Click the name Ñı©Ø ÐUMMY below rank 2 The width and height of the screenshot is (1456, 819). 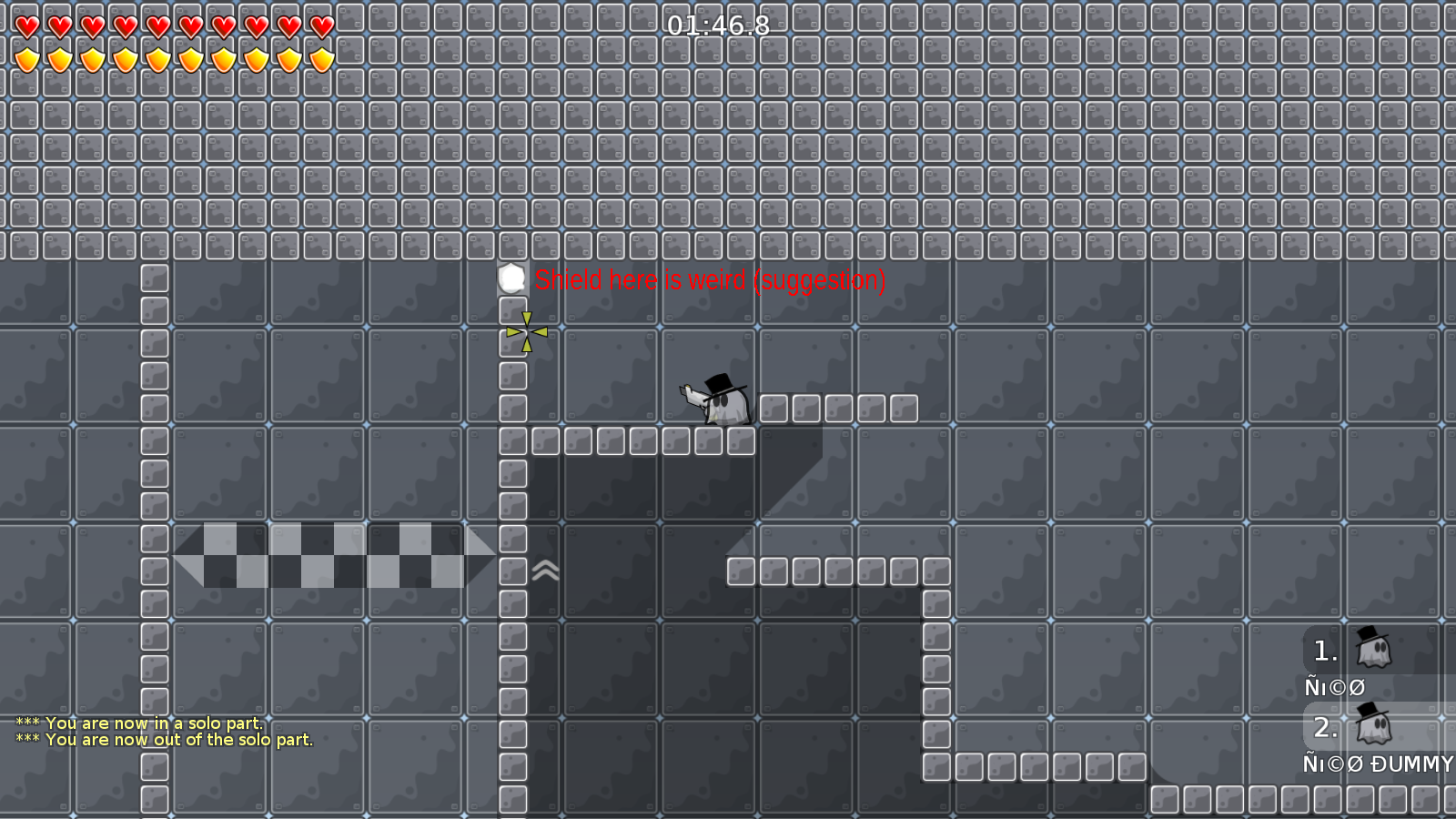tap(1377, 764)
